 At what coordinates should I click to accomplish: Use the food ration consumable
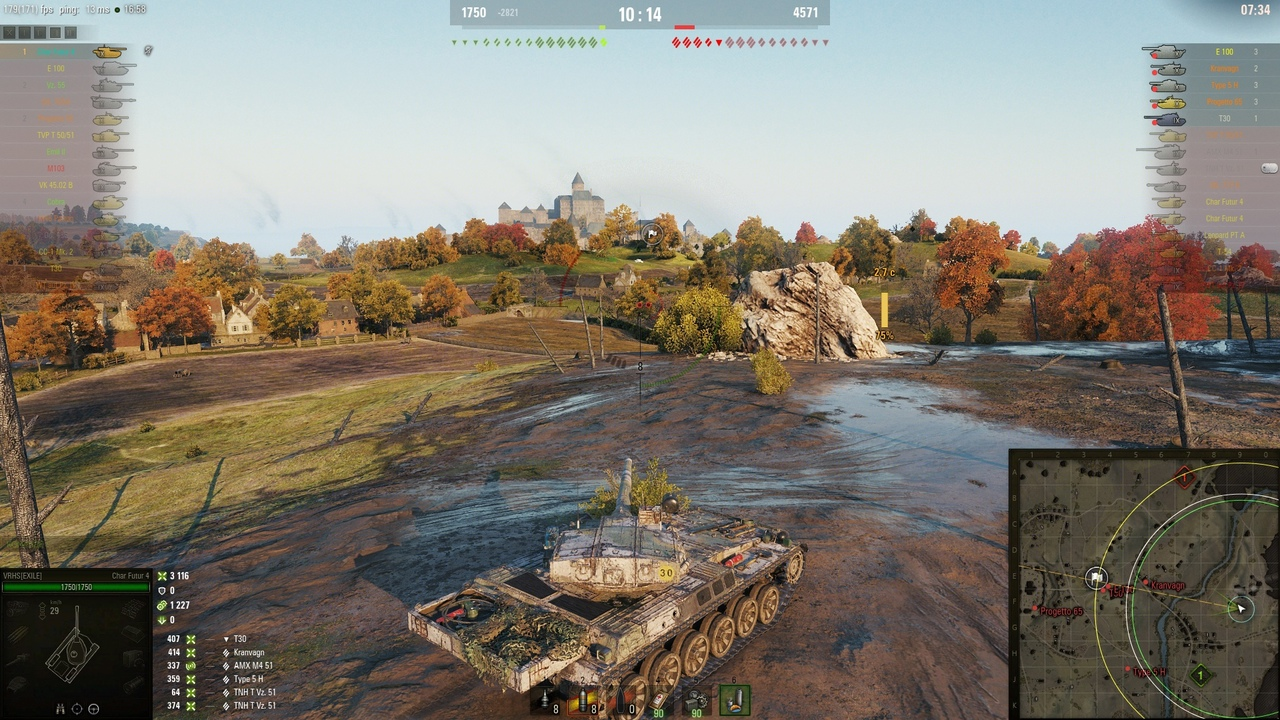click(735, 700)
